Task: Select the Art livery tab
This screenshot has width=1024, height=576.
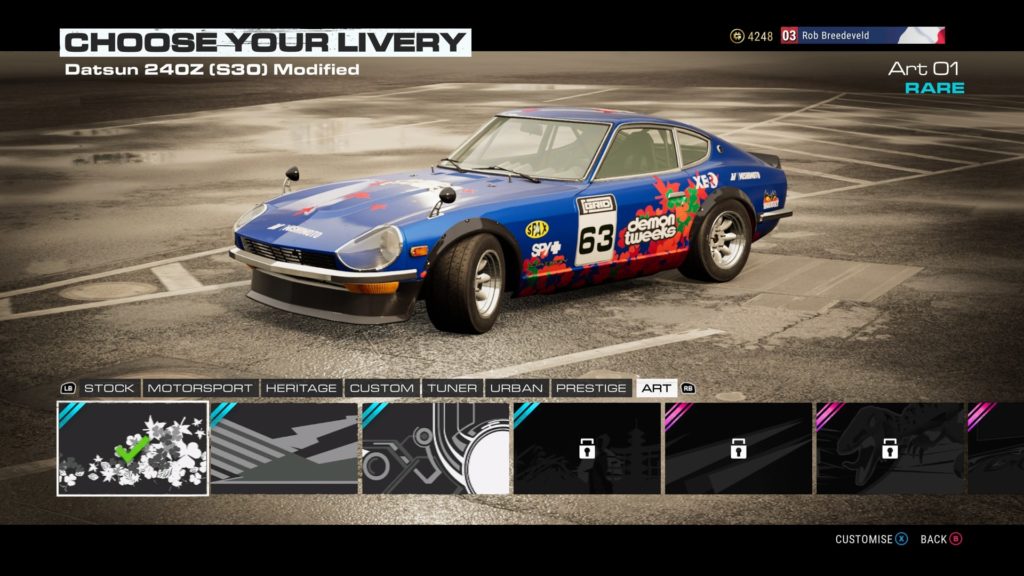Action: click(x=656, y=388)
